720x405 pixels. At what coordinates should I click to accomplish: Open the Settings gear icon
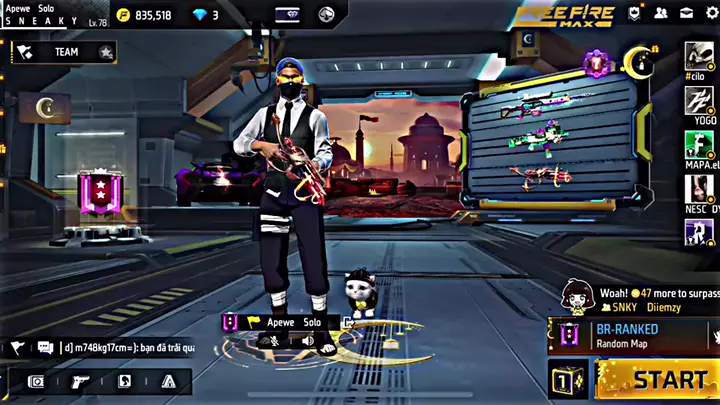tap(713, 13)
